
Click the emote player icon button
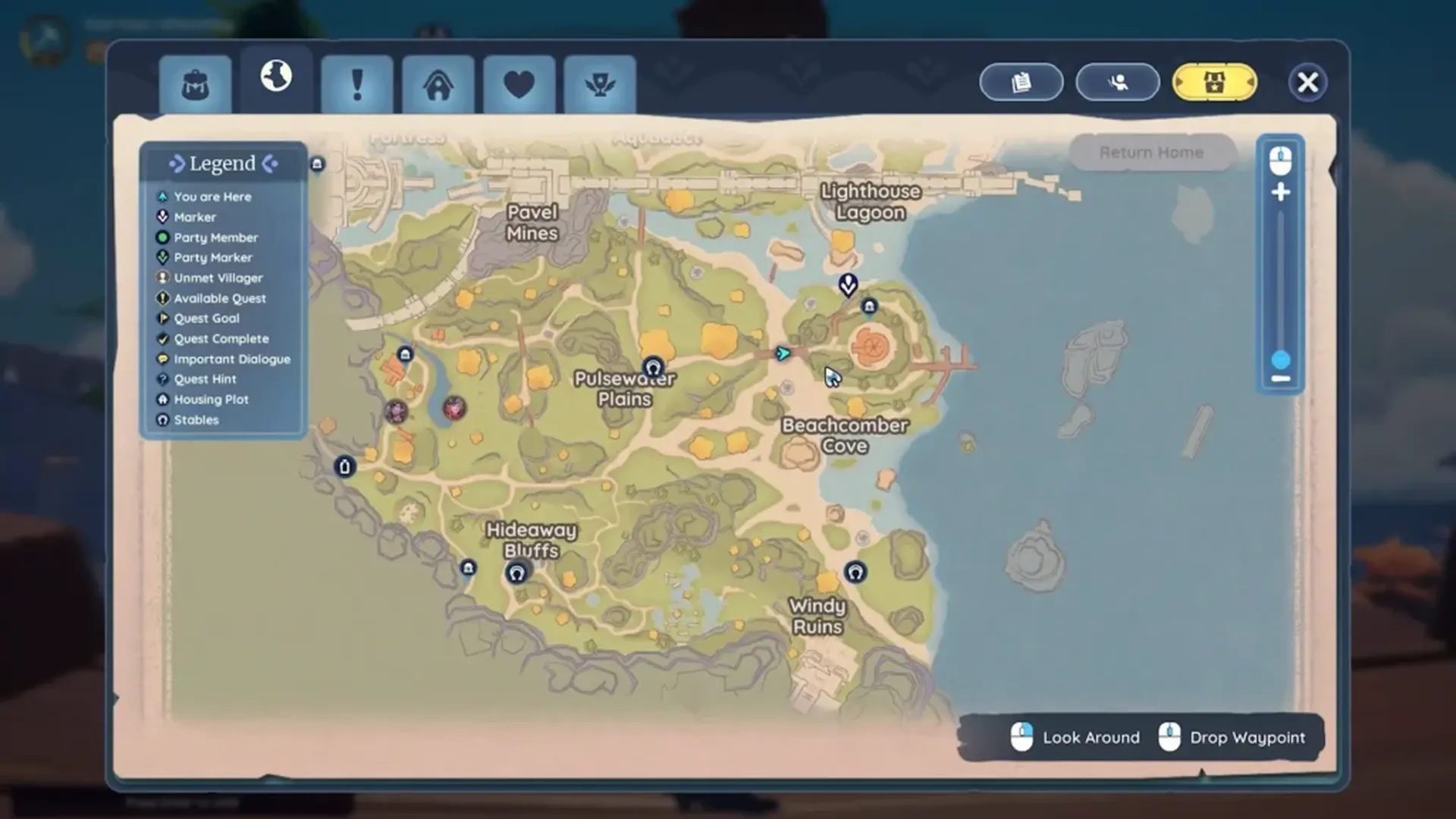(1117, 82)
